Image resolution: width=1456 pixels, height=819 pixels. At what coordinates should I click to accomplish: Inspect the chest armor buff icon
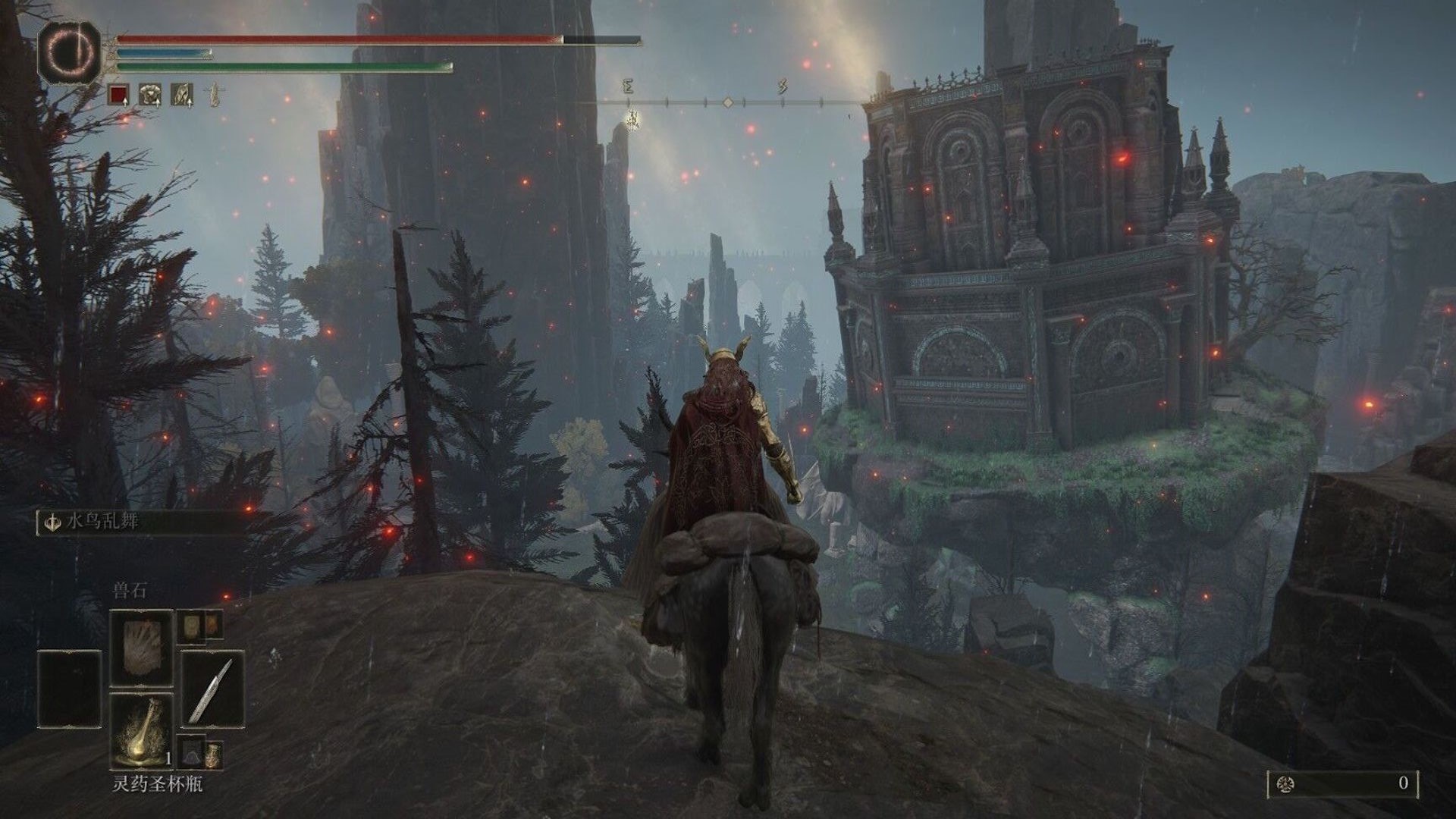point(150,95)
